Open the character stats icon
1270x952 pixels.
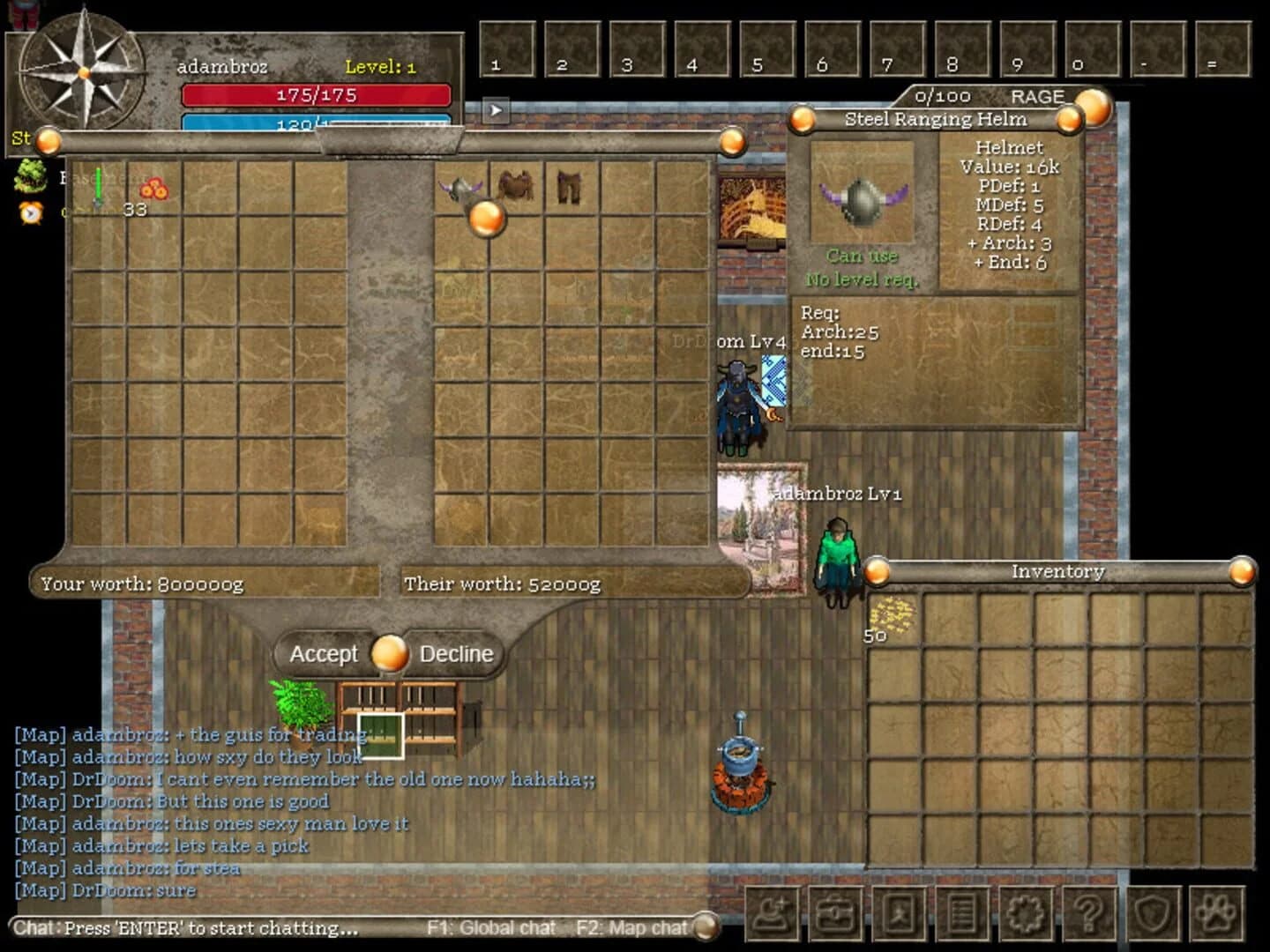point(899,914)
